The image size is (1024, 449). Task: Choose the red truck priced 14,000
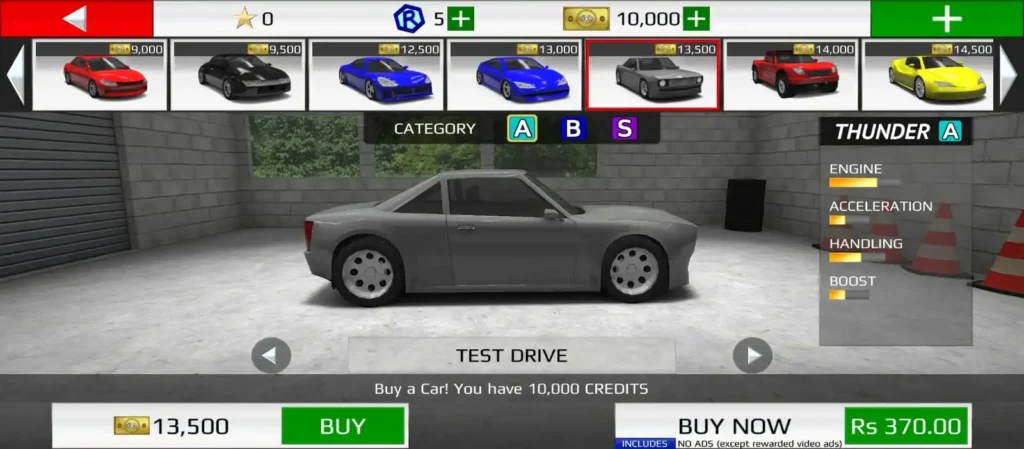790,75
